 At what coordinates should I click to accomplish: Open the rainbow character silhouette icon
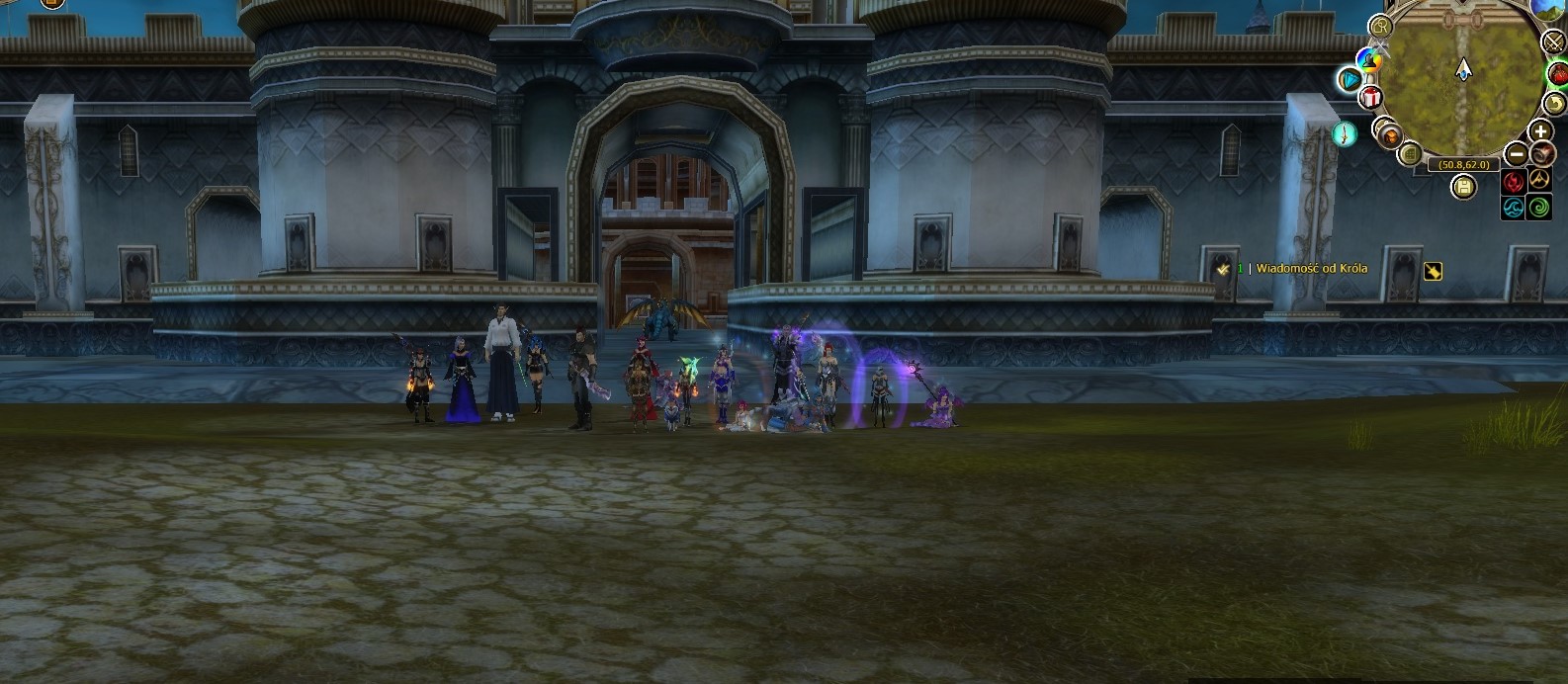click(1369, 60)
